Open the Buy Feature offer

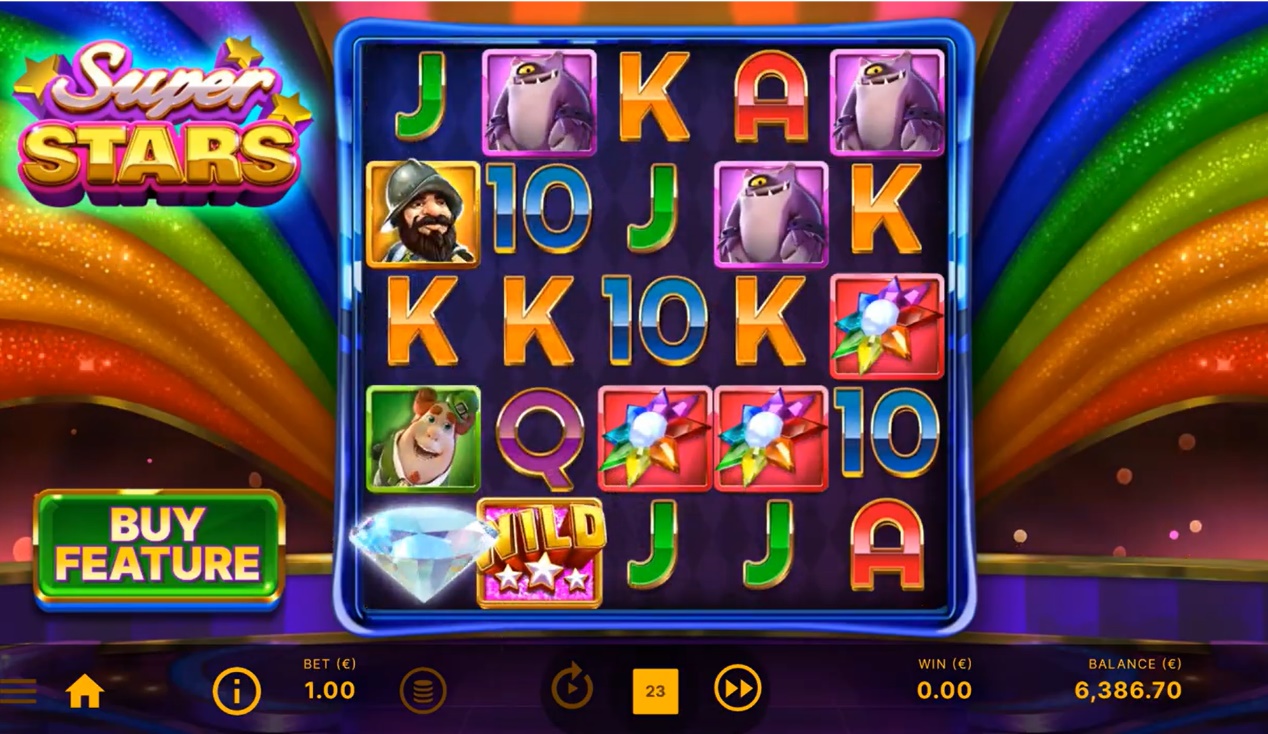click(158, 548)
